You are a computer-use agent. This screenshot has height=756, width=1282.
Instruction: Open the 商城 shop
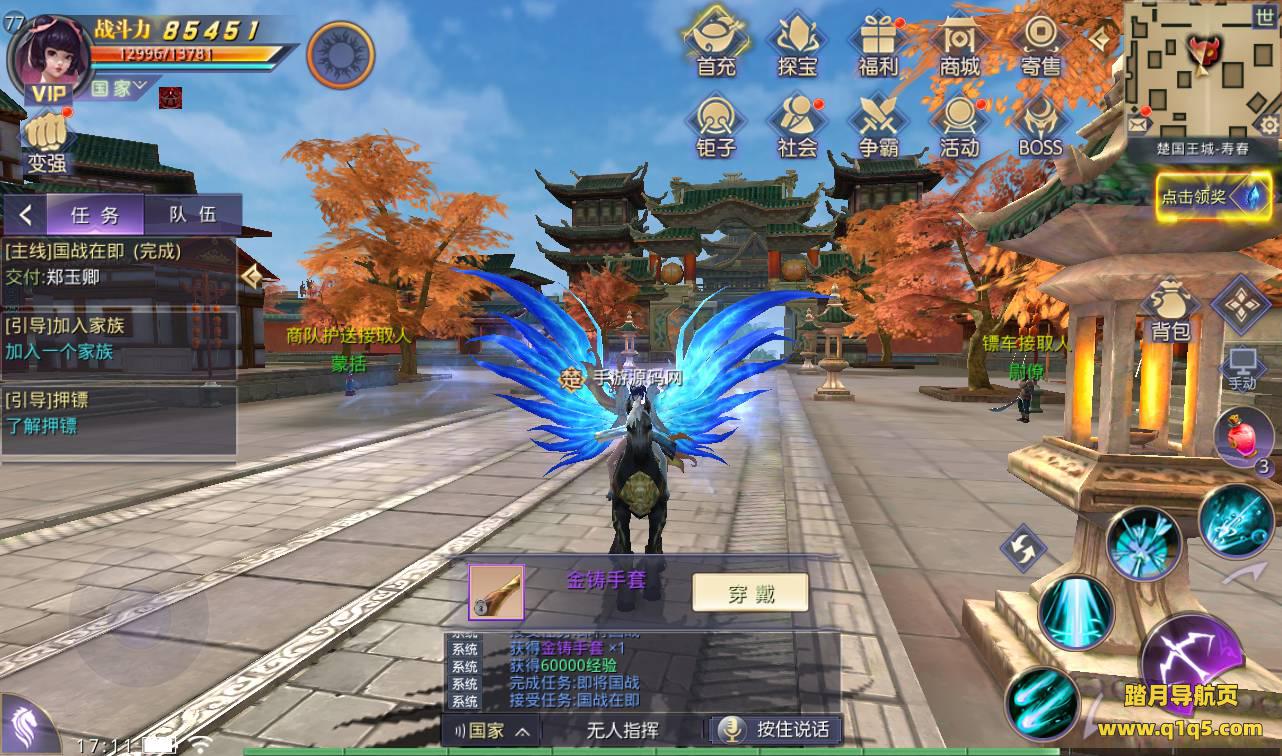tap(959, 42)
